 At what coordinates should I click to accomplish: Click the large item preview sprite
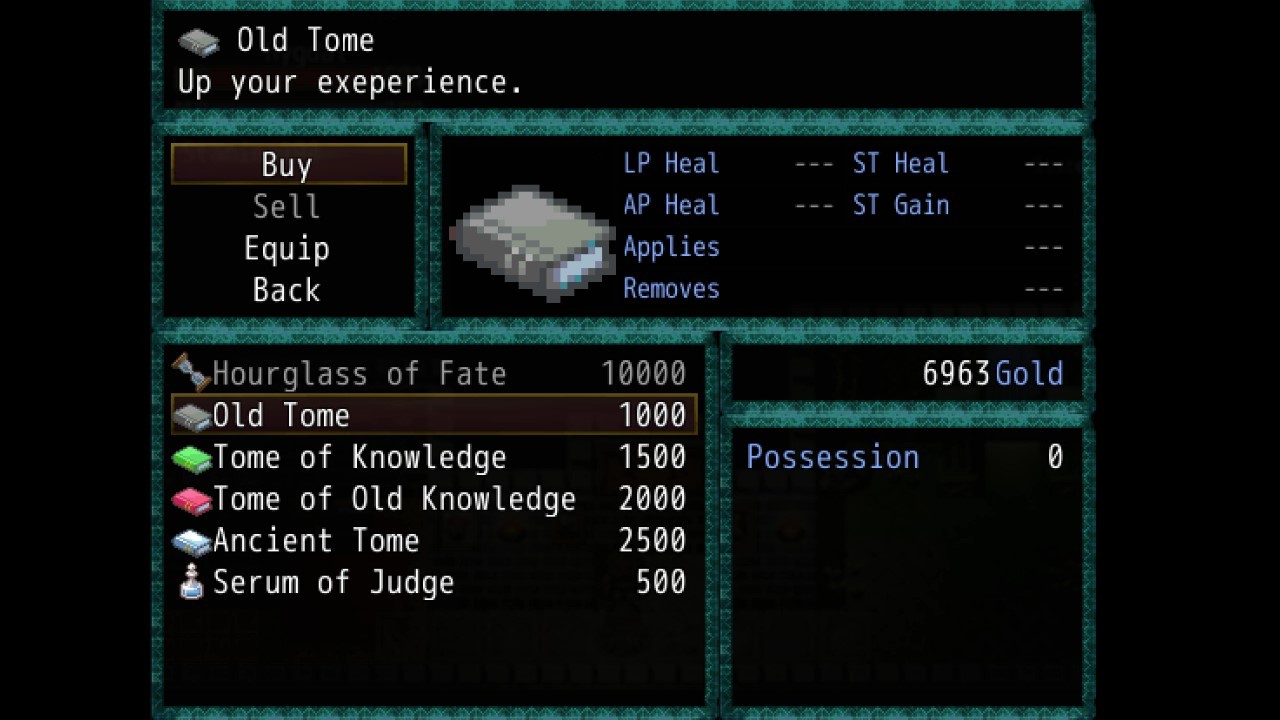[x=536, y=240]
